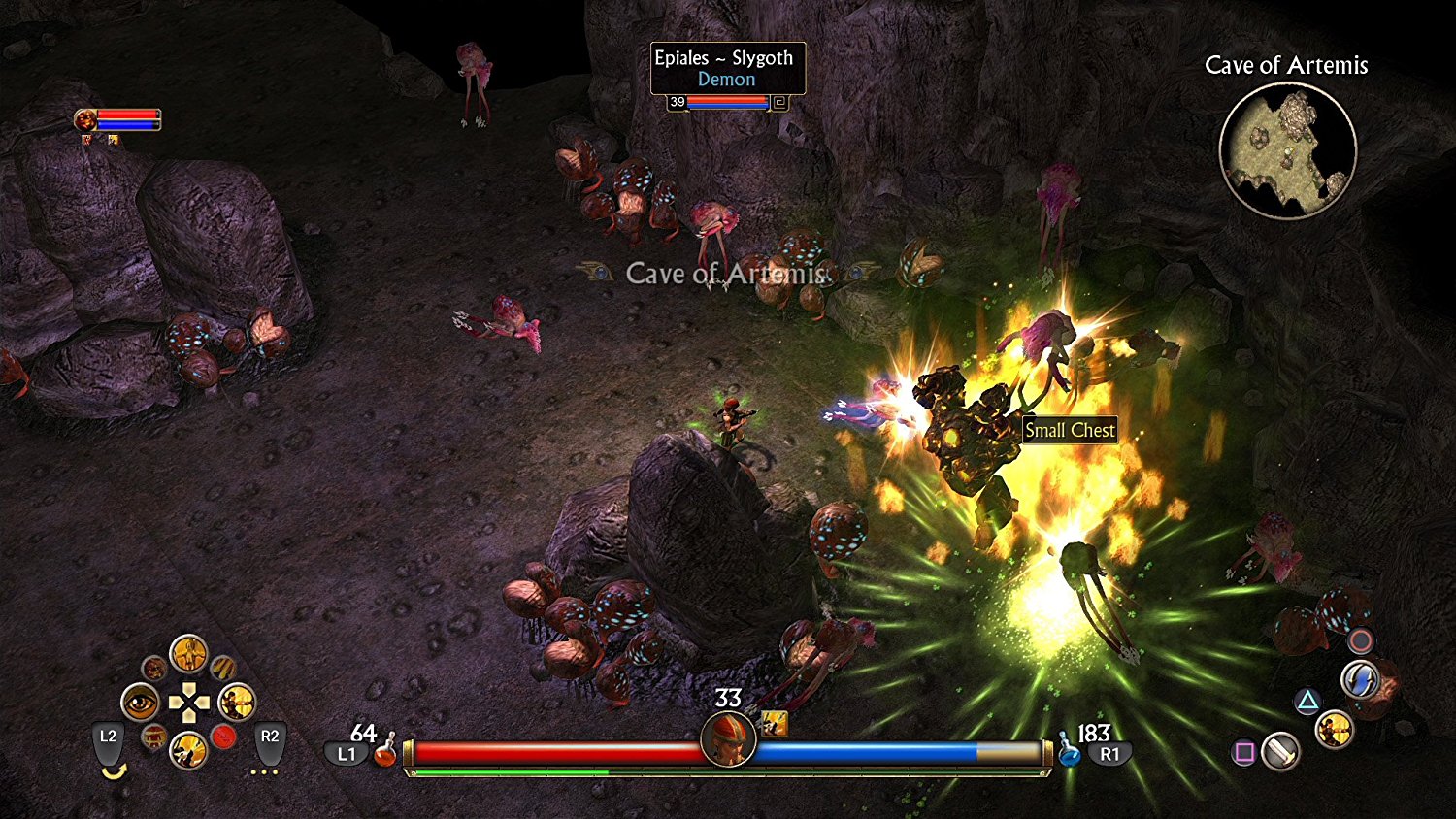Image resolution: width=1456 pixels, height=819 pixels.
Task: Click the archer skill icon above R1
Action: pyautogui.click(x=1335, y=731)
